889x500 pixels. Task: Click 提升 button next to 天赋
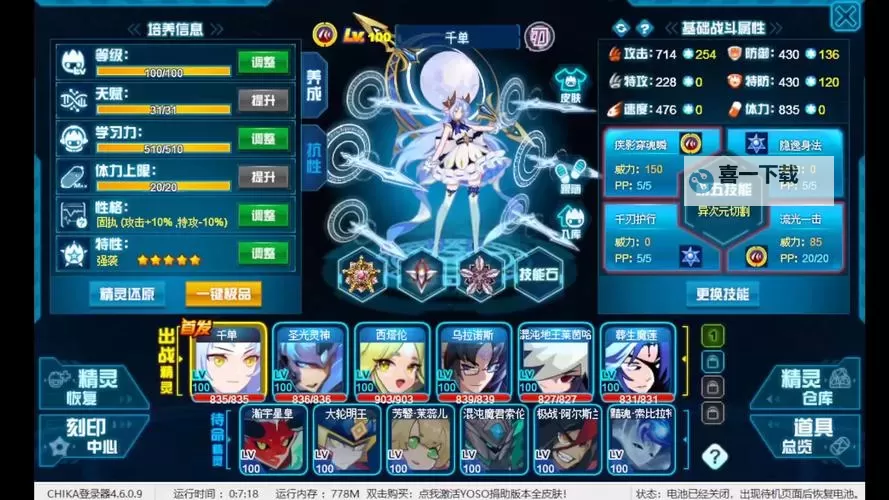pyautogui.click(x=263, y=101)
